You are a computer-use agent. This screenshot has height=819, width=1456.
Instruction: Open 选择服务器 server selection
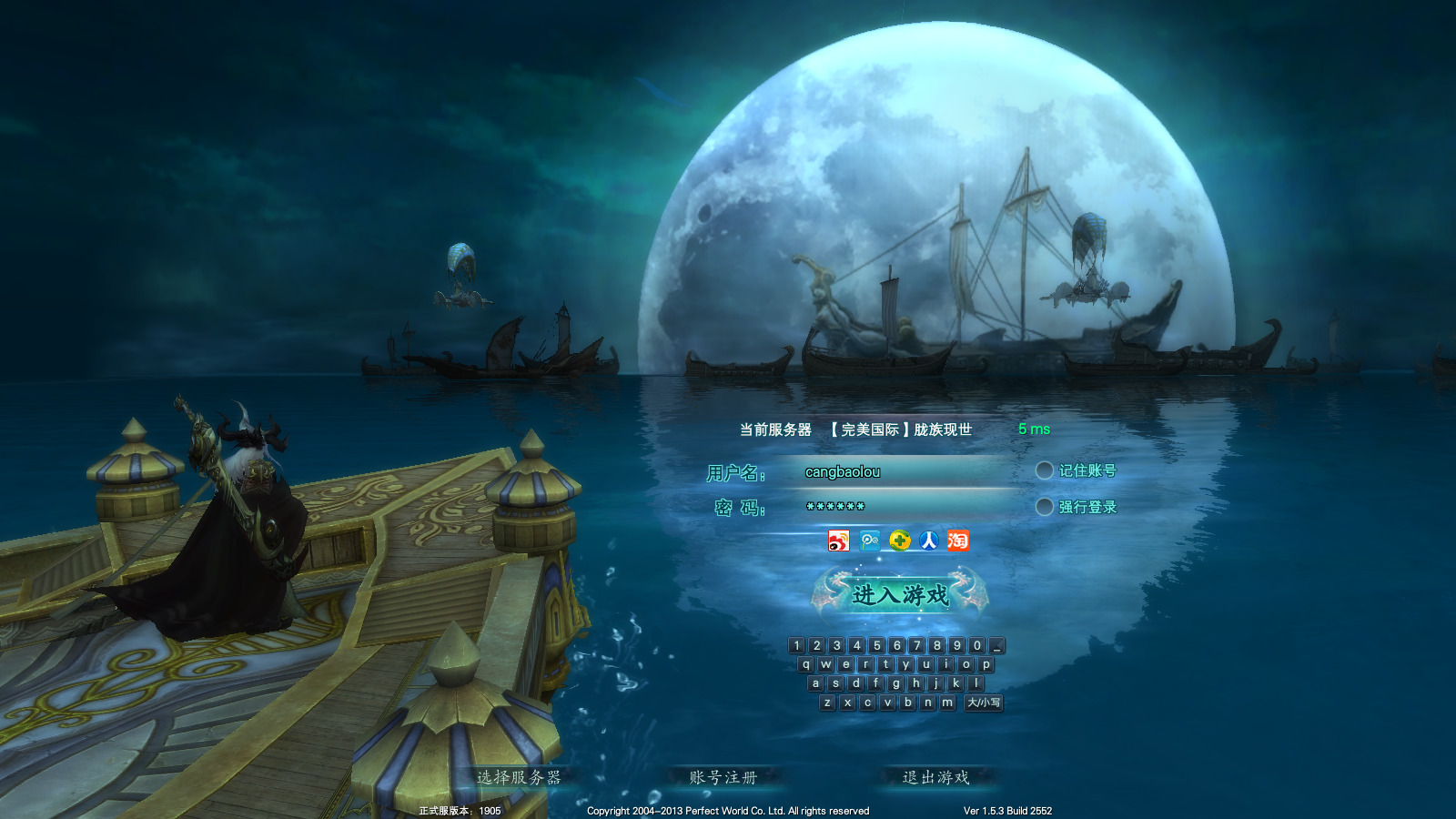519,777
